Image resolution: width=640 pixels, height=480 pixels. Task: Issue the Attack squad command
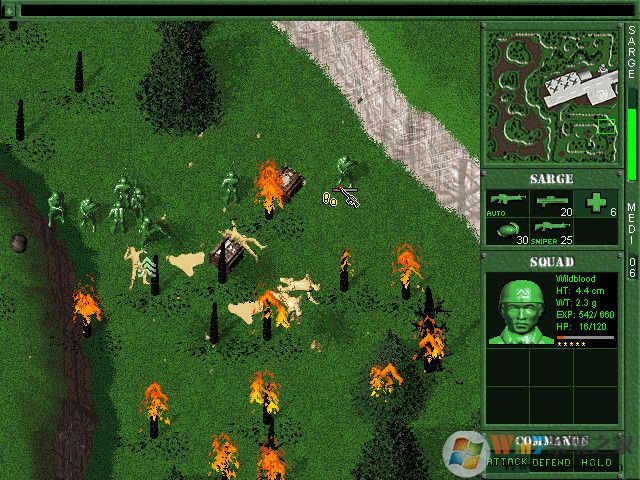[506, 462]
